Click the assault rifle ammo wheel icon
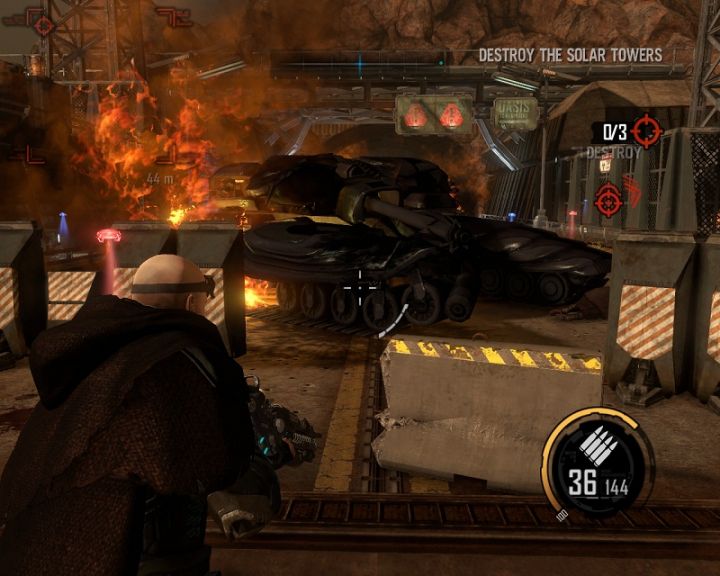Screen dimensions: 720x576 click(x=597, y=442)
